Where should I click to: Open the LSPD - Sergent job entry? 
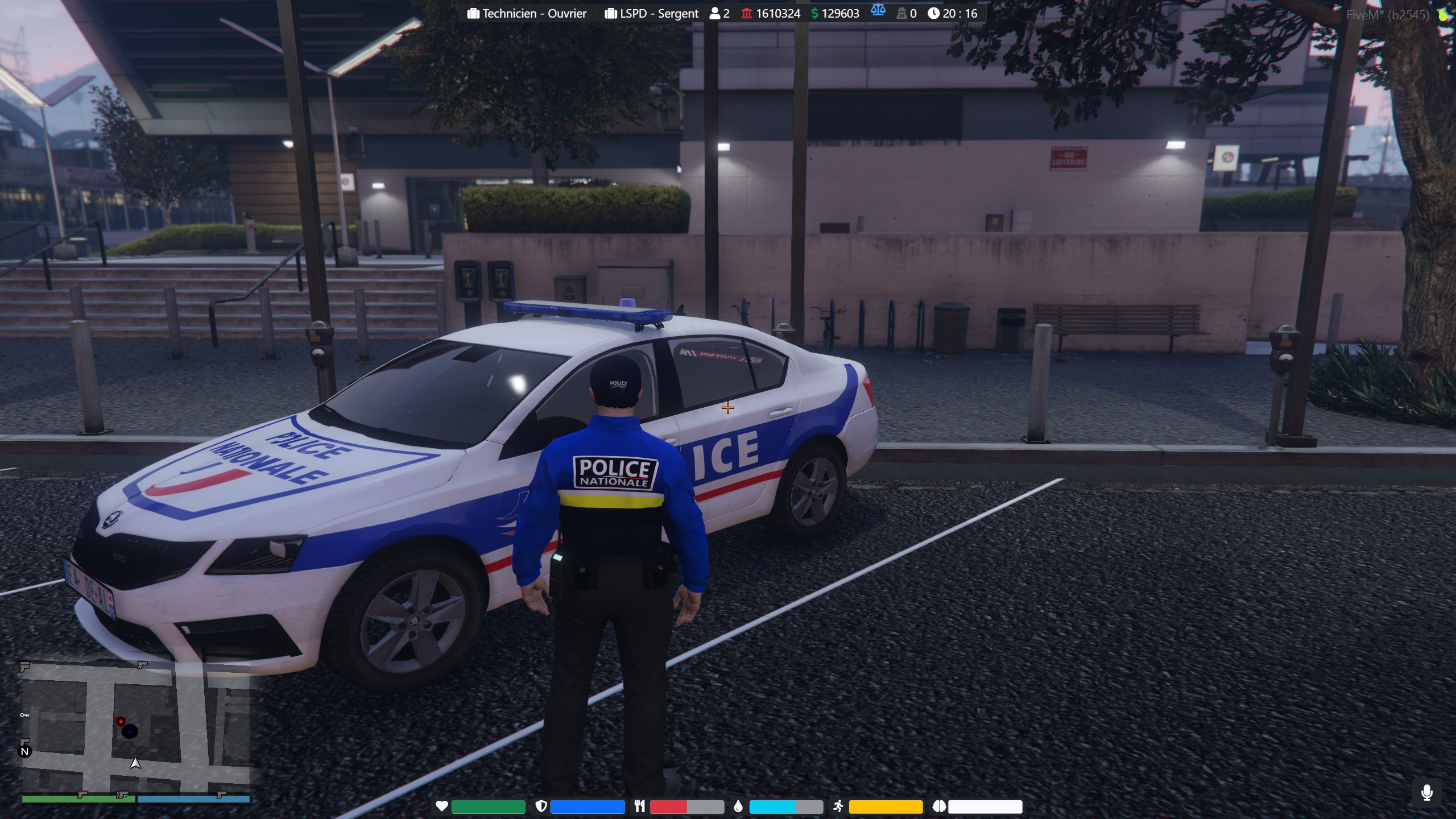tap(652, 14)
